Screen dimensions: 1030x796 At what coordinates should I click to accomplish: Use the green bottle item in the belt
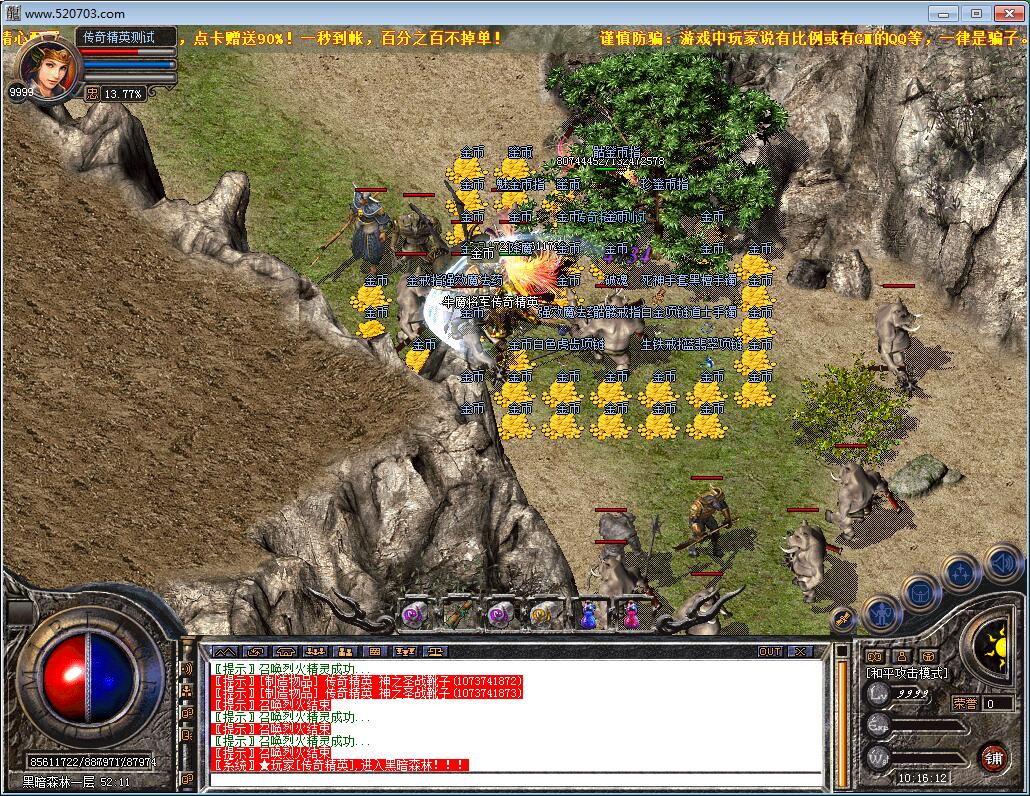coord(459,614)
